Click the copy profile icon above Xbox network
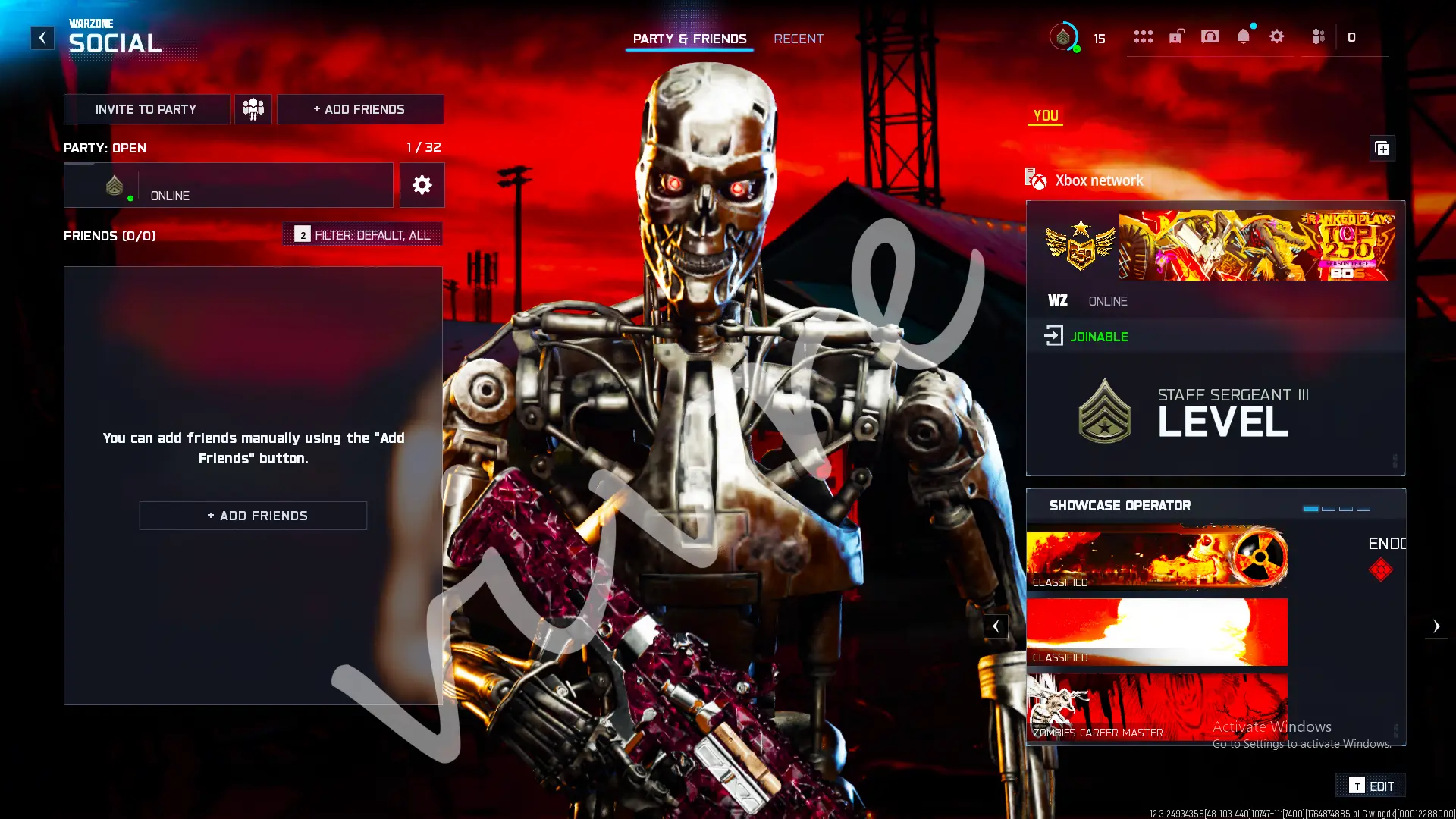The width and height of the screenshot is (1456, 819). coord(1382,149)
